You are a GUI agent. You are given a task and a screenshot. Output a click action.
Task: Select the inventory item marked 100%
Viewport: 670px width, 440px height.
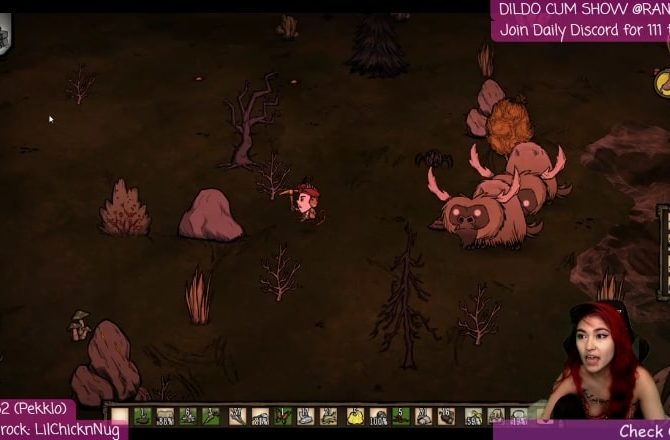(378, 415)
